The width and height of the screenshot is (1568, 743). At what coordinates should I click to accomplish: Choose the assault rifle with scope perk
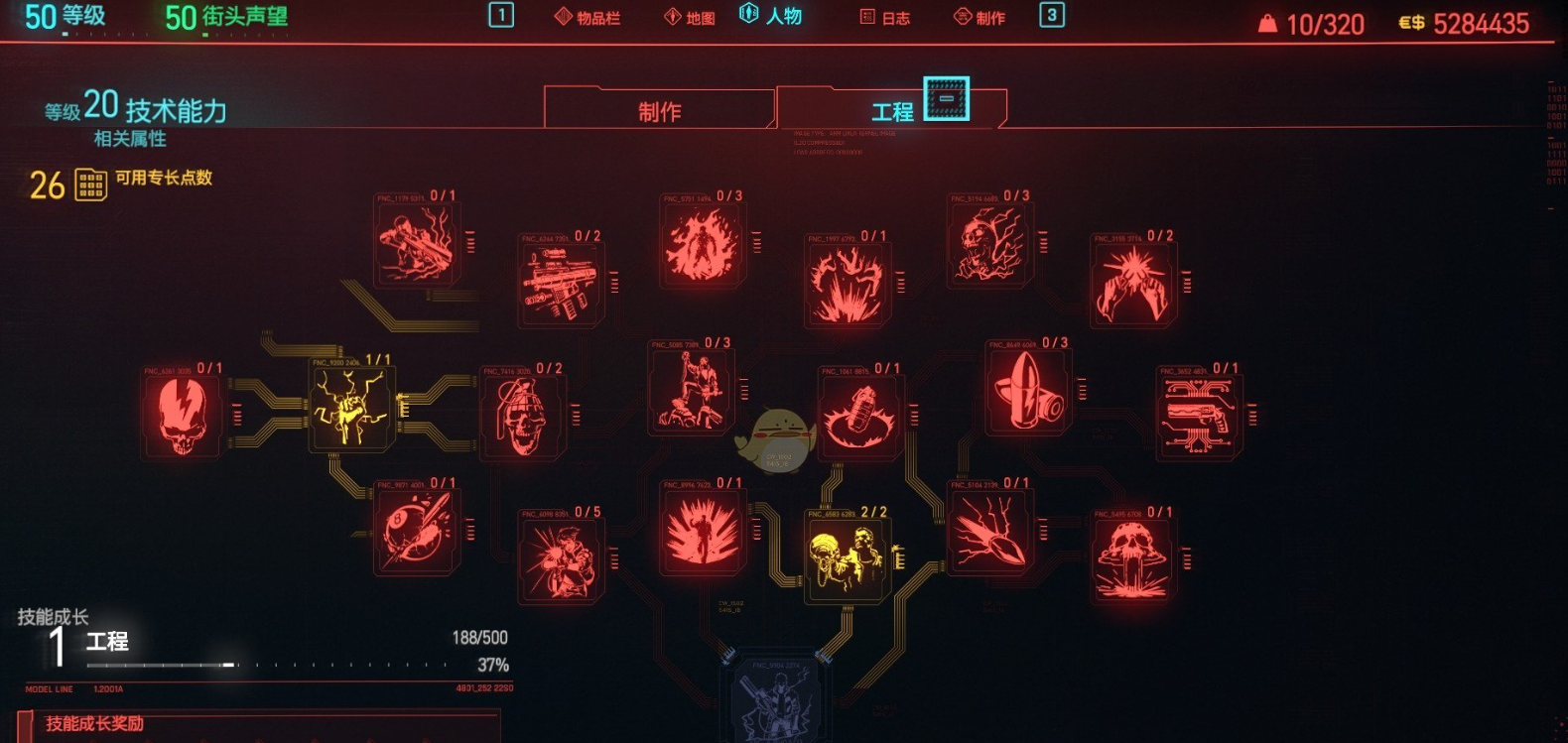[561, 285]
